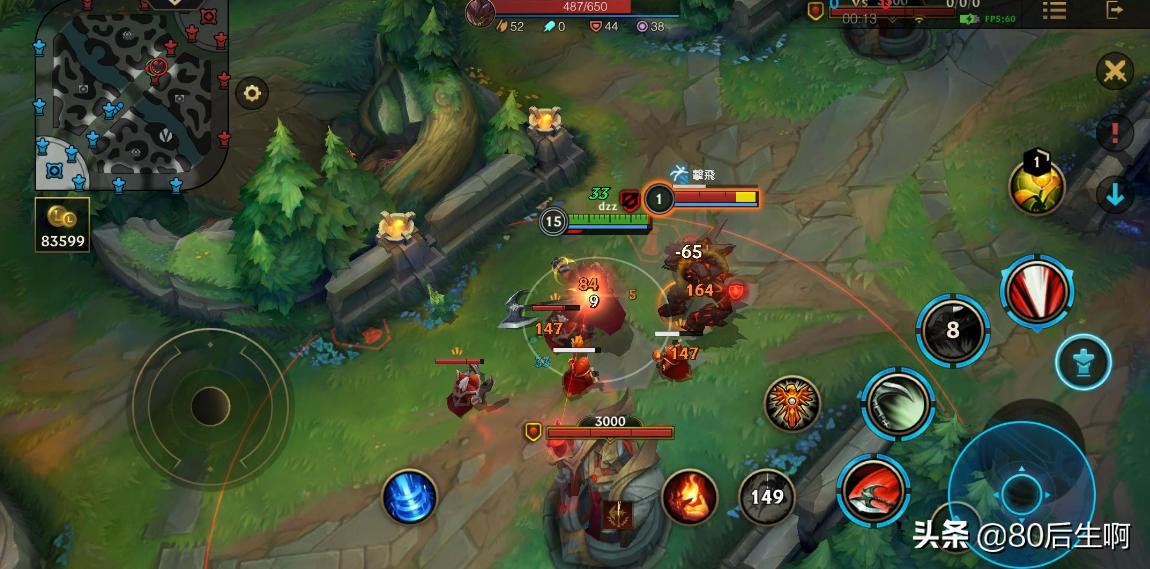
Task: Use the yellow flower item with 1 charge
Action: [1036, 184]
